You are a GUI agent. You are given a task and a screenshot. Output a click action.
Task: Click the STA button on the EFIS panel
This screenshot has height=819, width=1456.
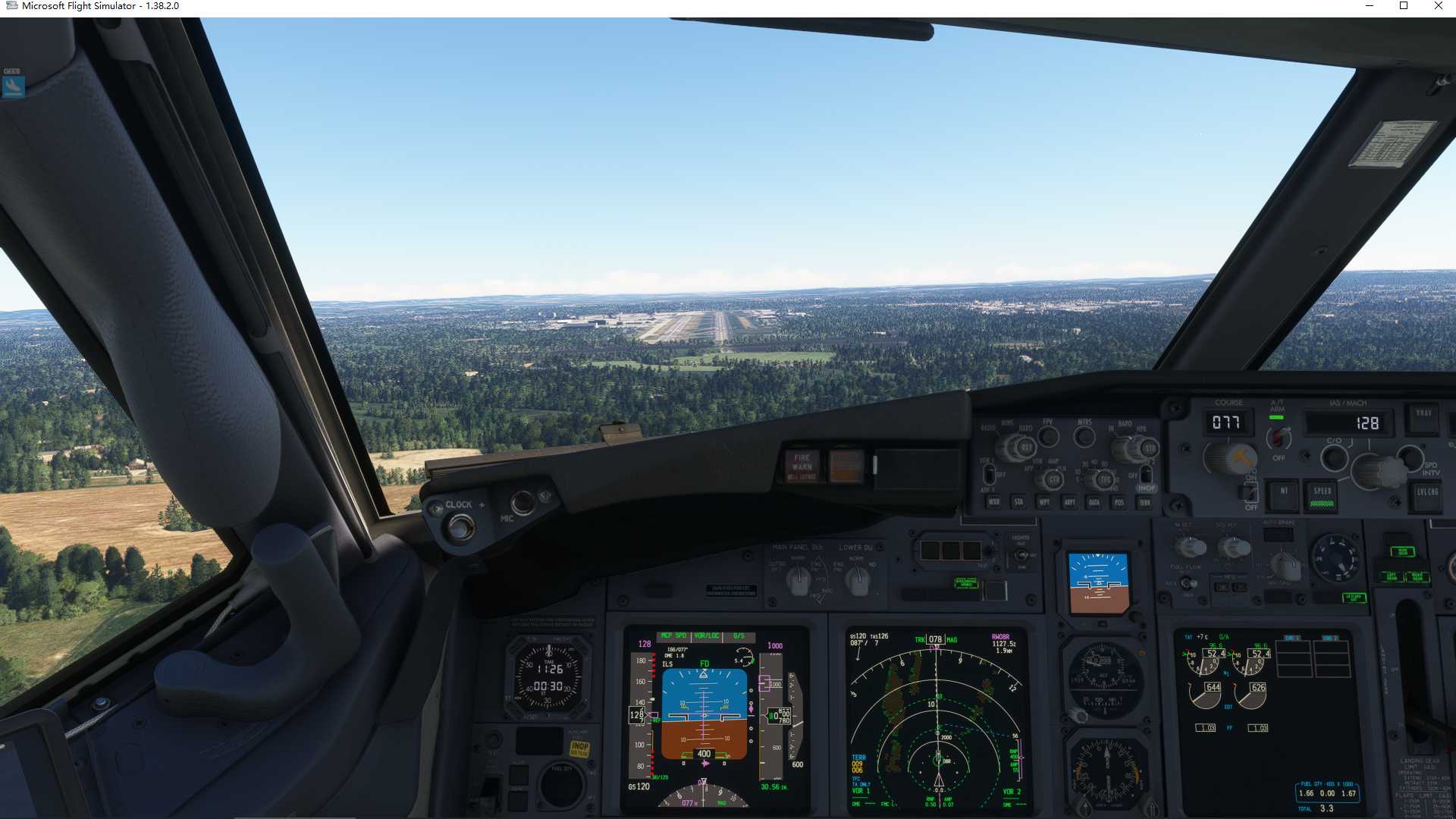[x=1019, y=502]
